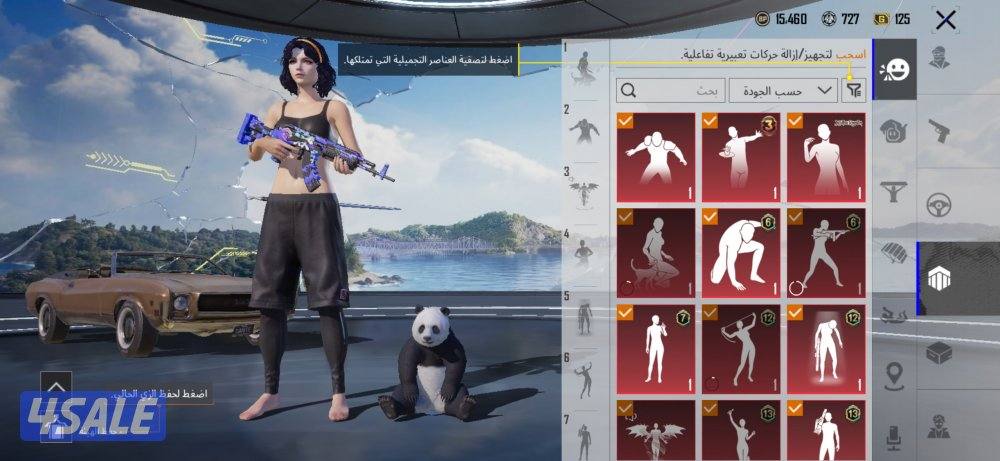The width and height of the screenshot is (1000, 461).
Task: Open the steering wheel vehicles category
Action: point(938,204)
